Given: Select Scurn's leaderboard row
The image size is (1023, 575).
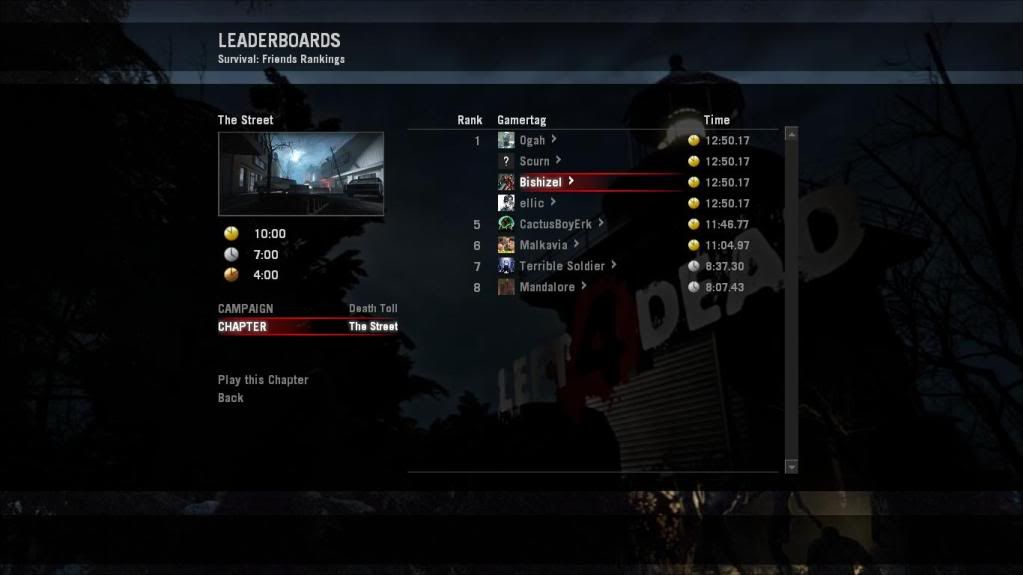Looking at the screenshot, I should (x=534, y=161).
